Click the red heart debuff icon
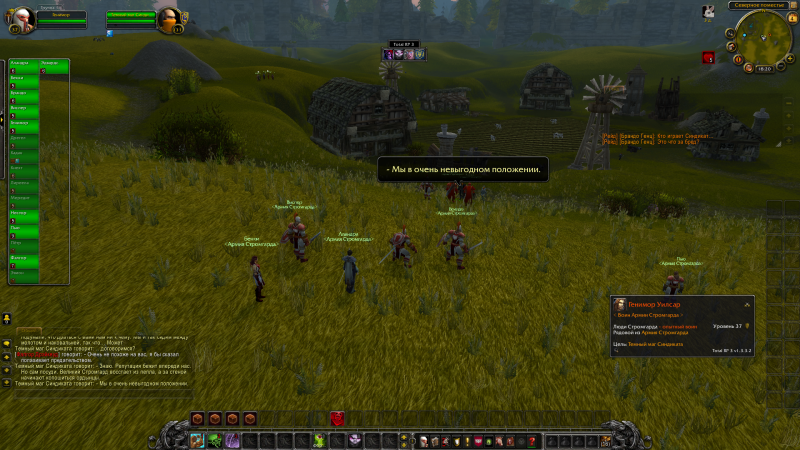Screen dimensions: 800x450 coord(708,58)
